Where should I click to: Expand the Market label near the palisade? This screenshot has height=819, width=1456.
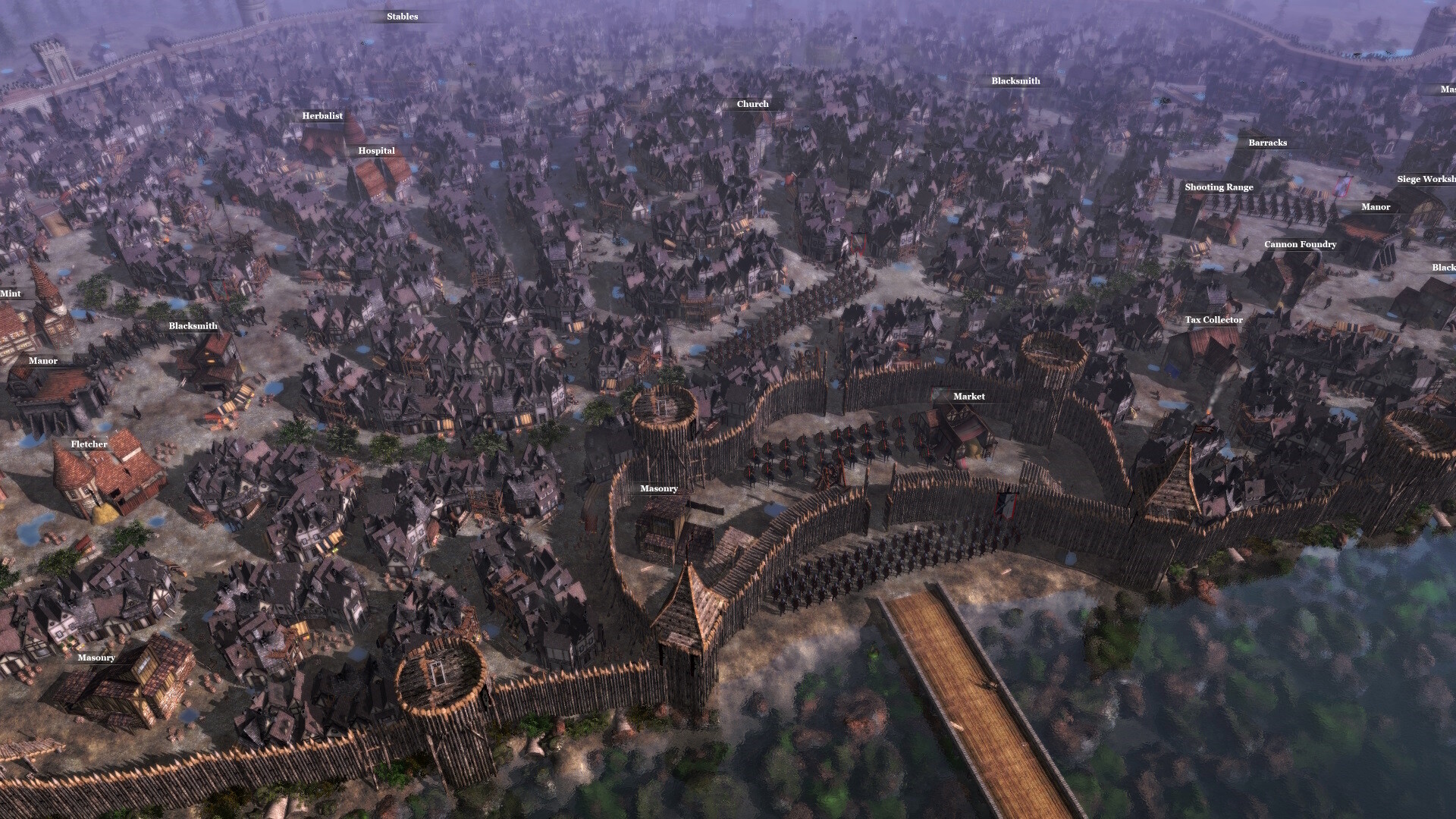(968, 396)
